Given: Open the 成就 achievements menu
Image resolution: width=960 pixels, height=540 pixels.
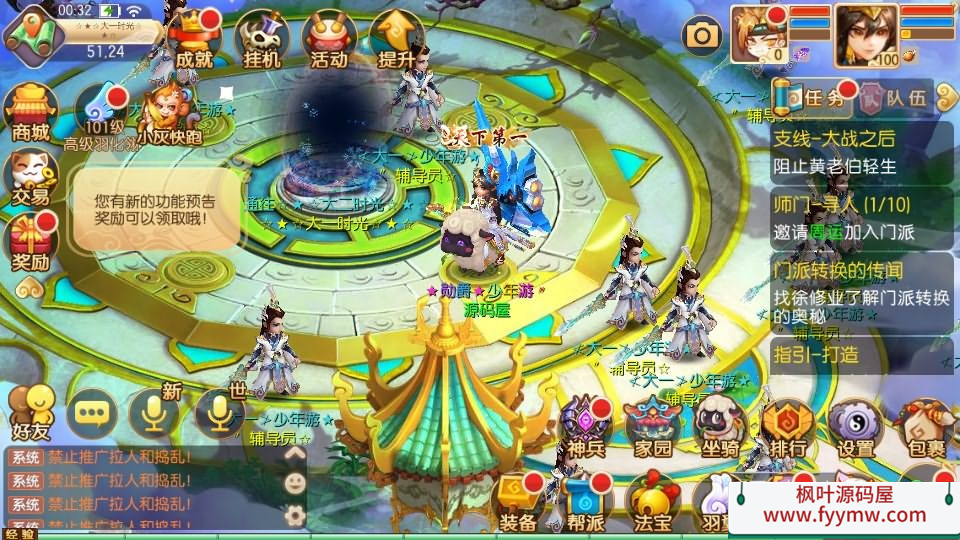Looking at the screenshot, I should coord(194,40).
